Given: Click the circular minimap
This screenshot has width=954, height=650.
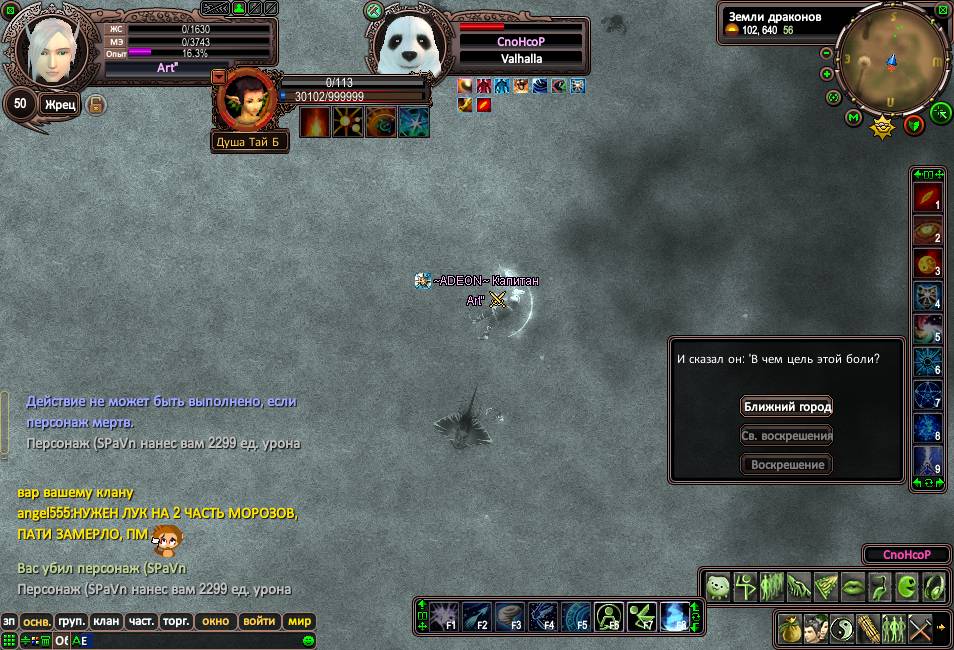Looking at the screenshot, I should (x=891, y=62).
